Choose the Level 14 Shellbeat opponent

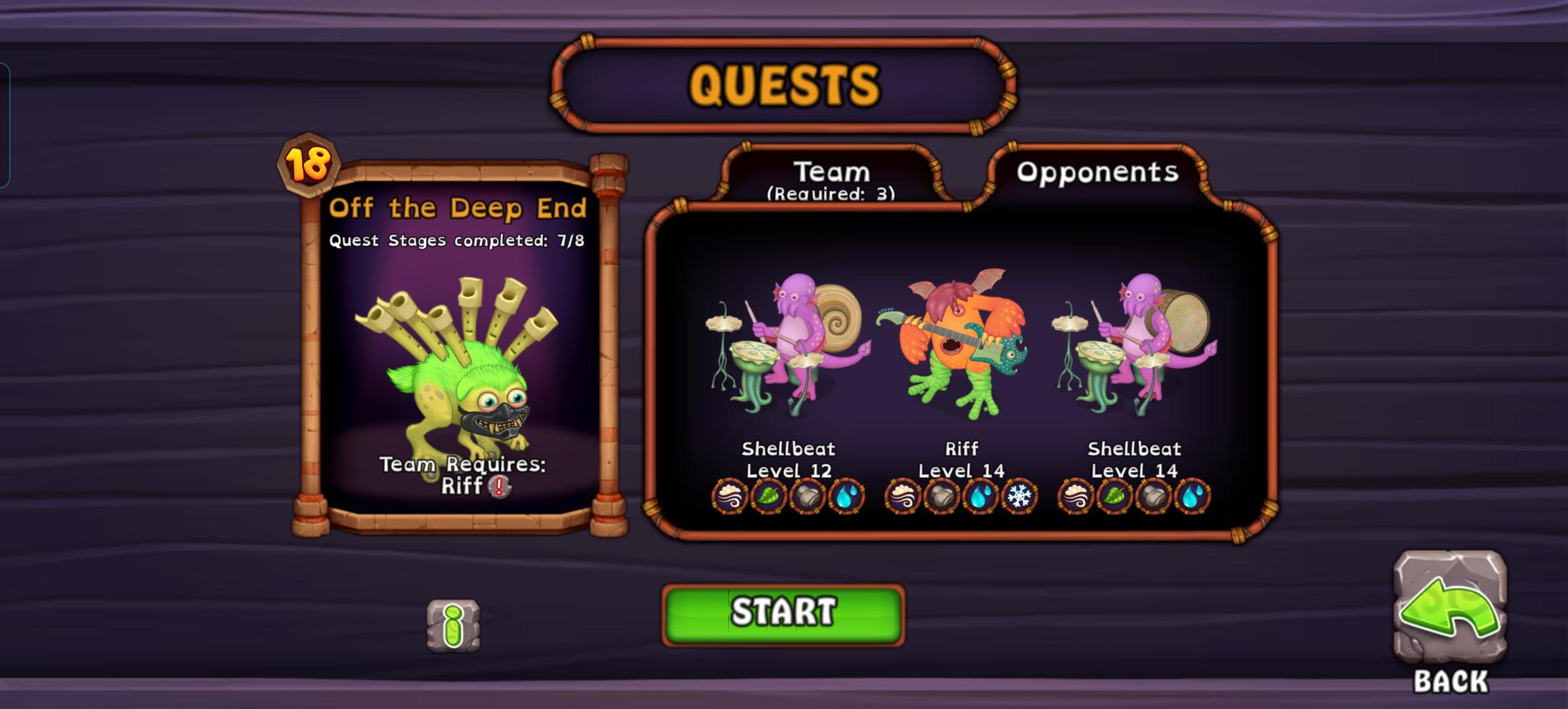[1133, 345]
